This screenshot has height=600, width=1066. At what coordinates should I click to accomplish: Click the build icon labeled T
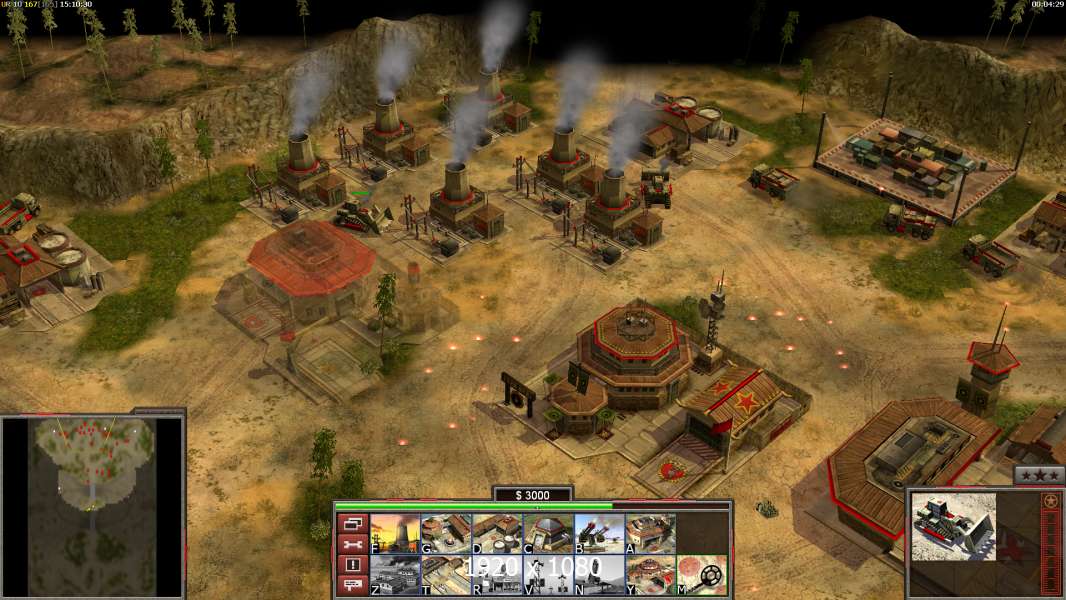[x=446, y=575]
